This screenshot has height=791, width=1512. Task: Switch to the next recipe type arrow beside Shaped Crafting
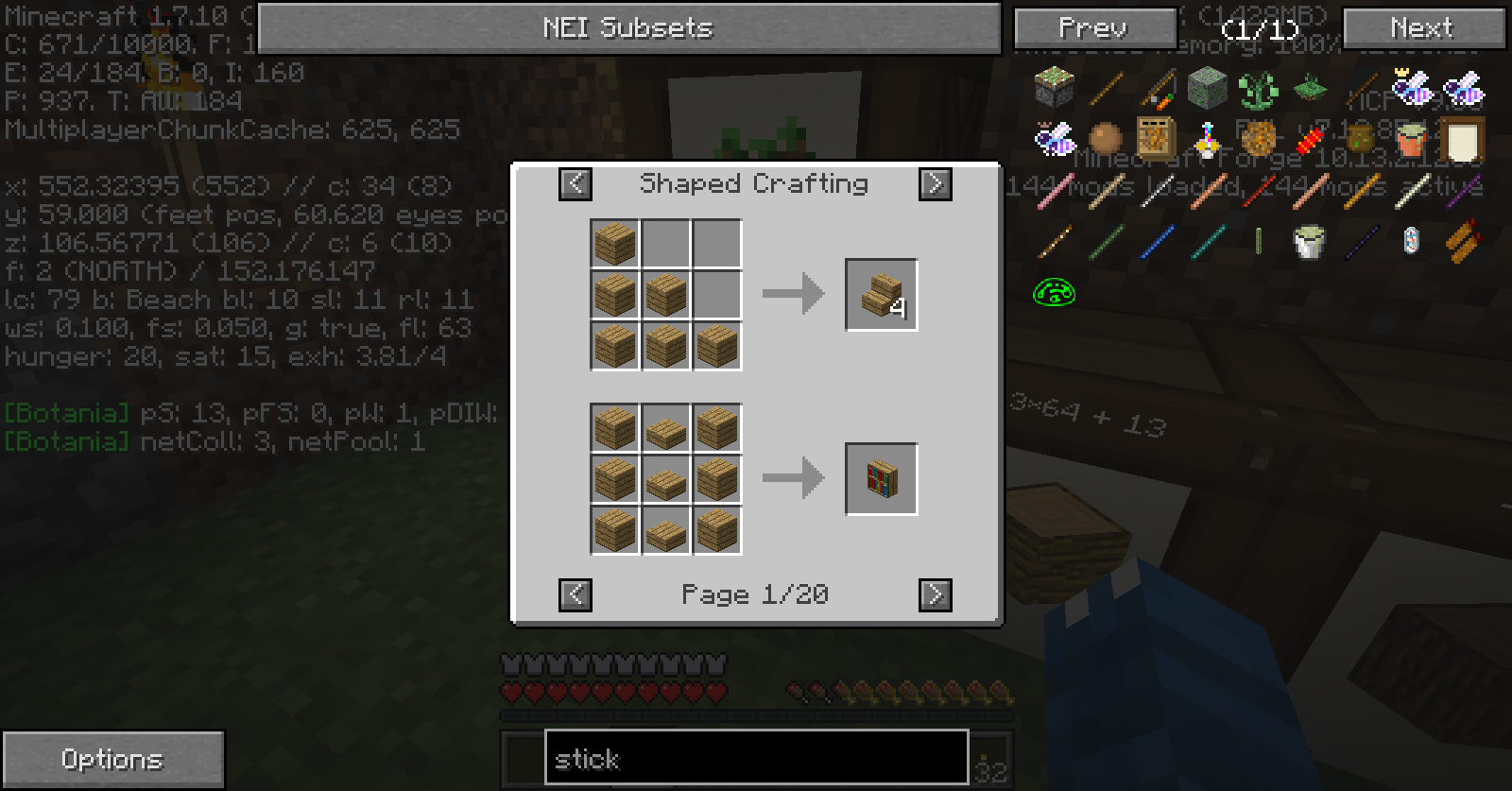(936, 183)
